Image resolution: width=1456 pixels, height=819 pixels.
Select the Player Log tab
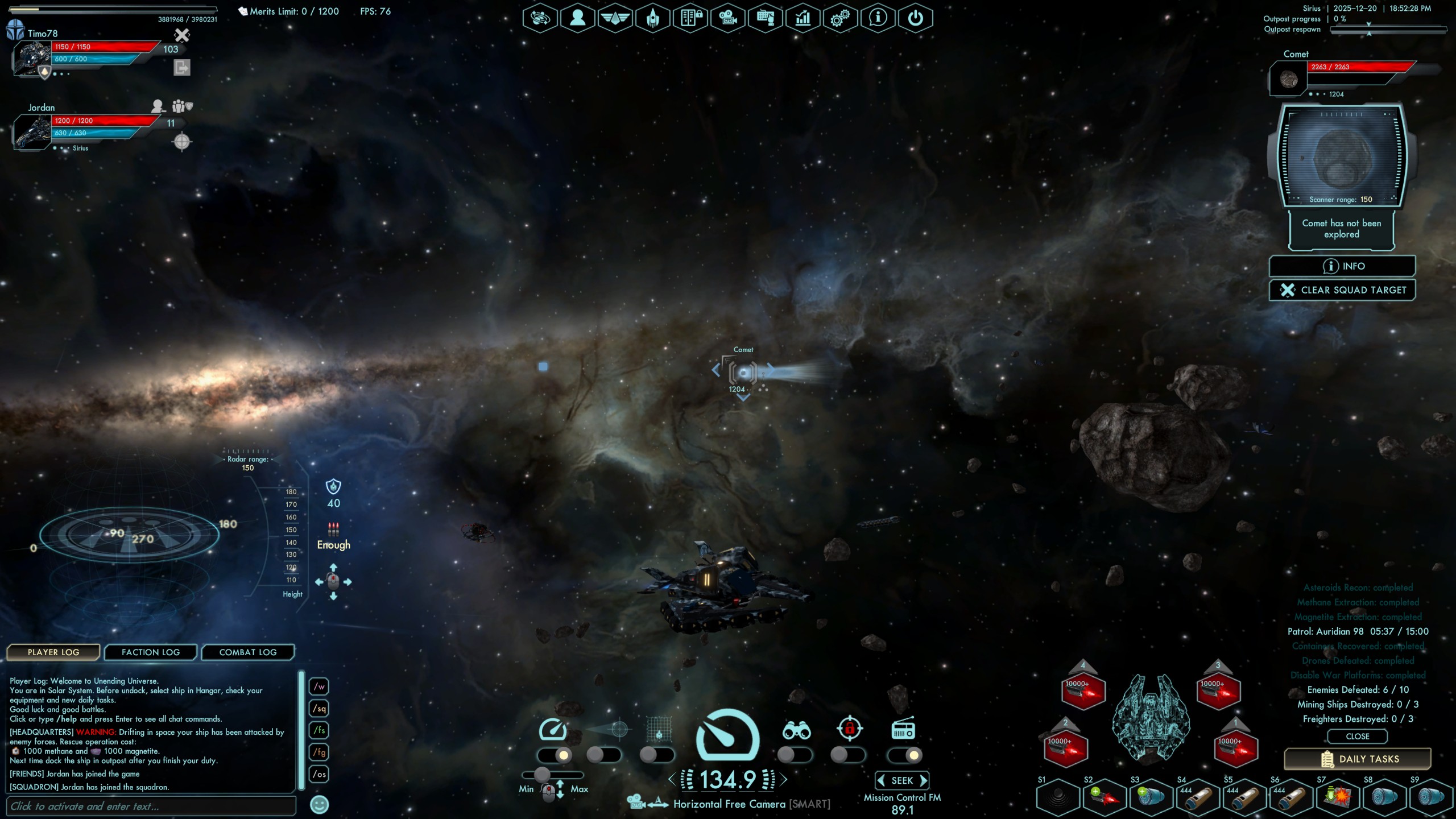(53, 652)
